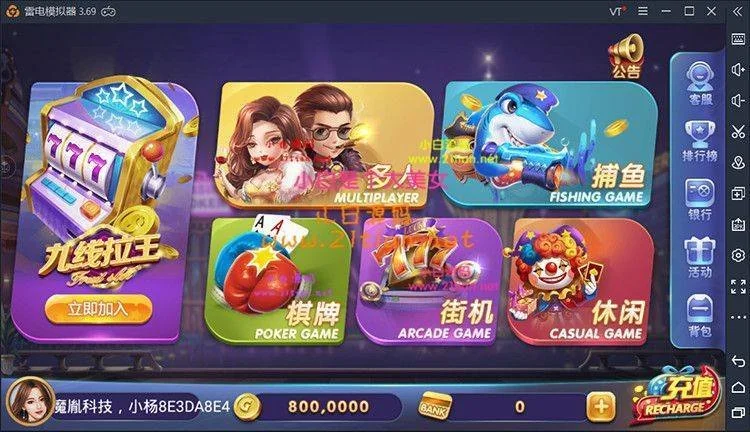
Task: Select the Fishing Game tile
Action: (549, 145)
